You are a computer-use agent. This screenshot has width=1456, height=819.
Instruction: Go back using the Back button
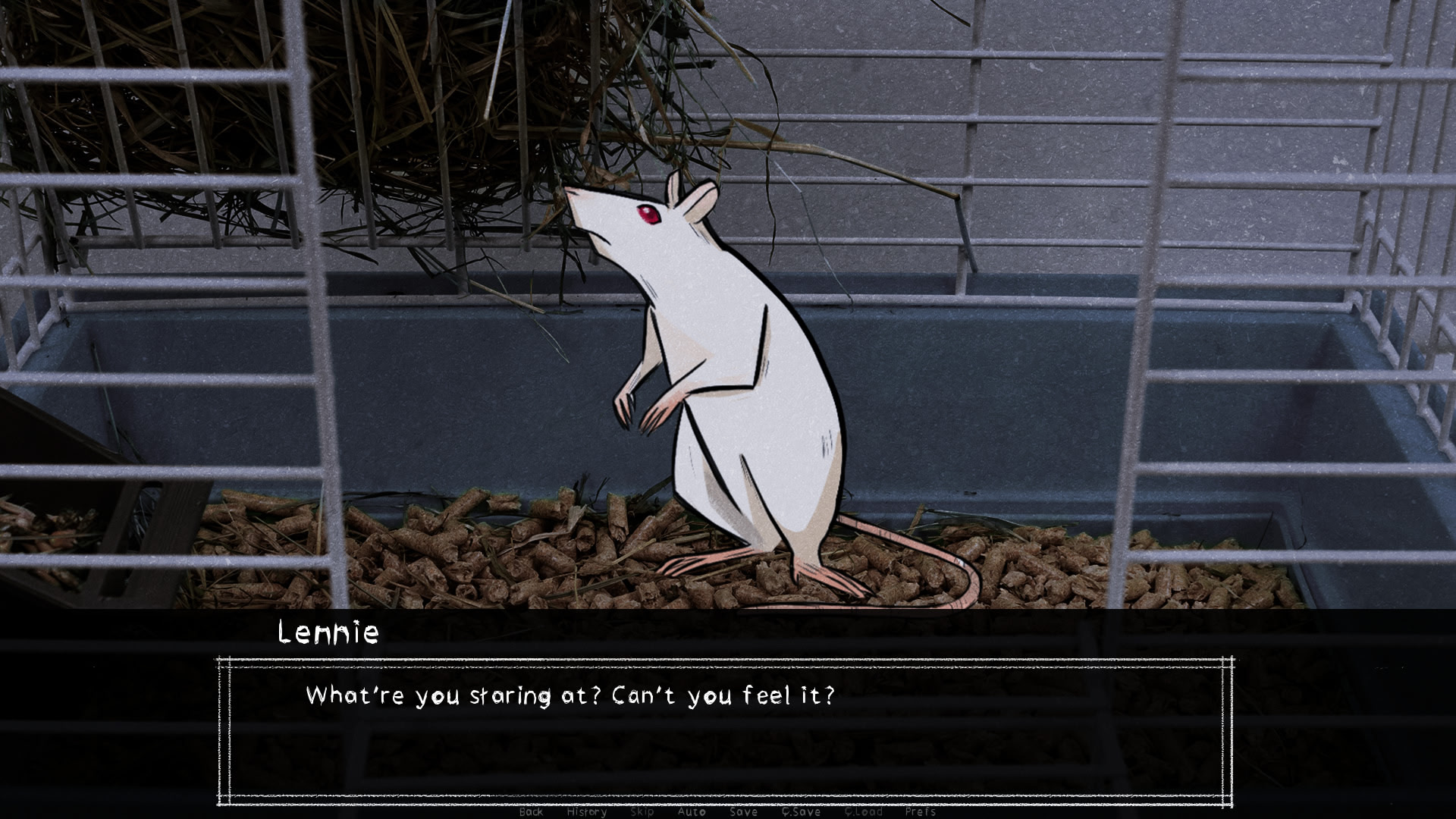coord(531,811)
